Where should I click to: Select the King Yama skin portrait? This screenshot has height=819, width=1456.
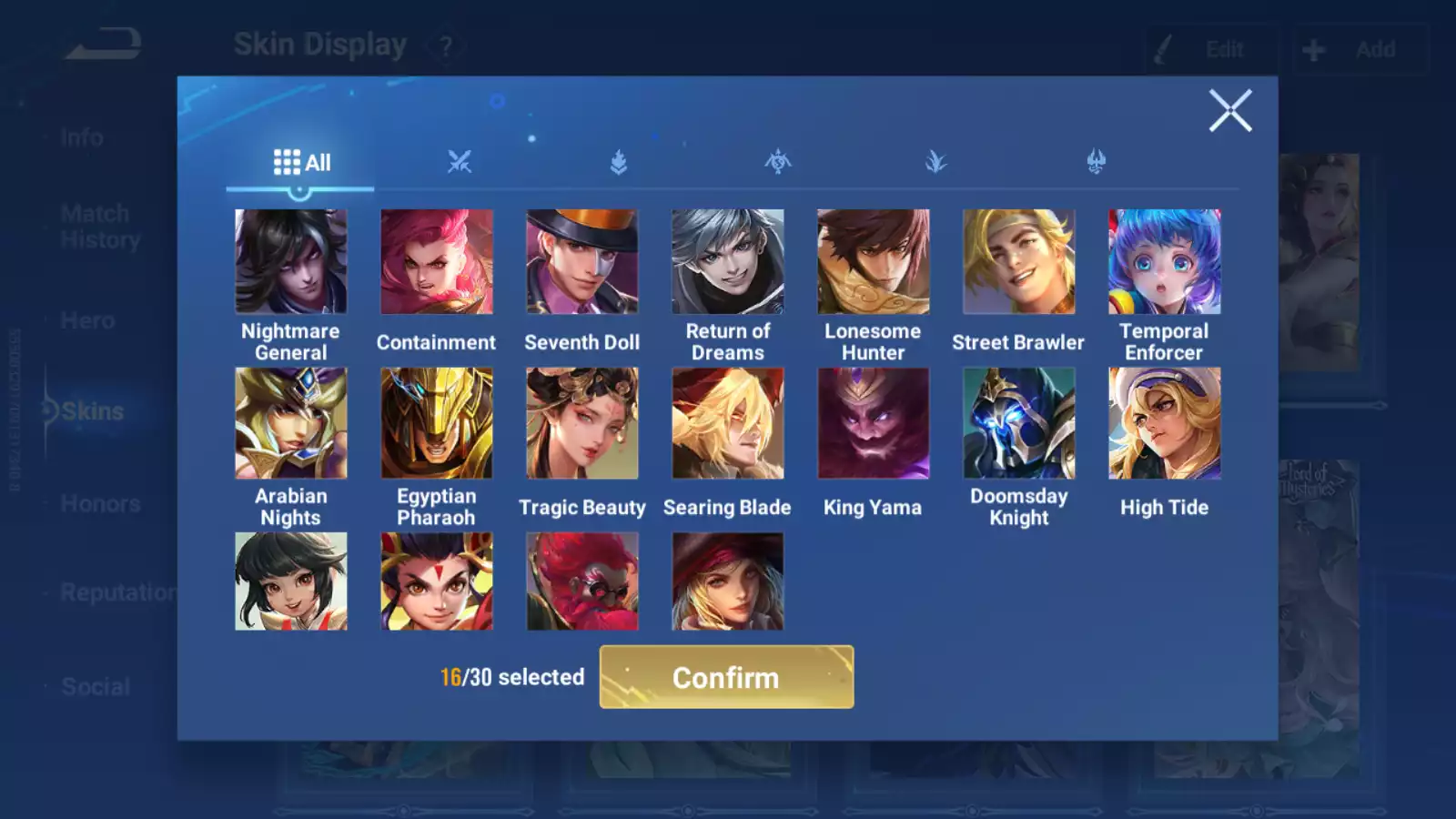click(x=873, y=424)
